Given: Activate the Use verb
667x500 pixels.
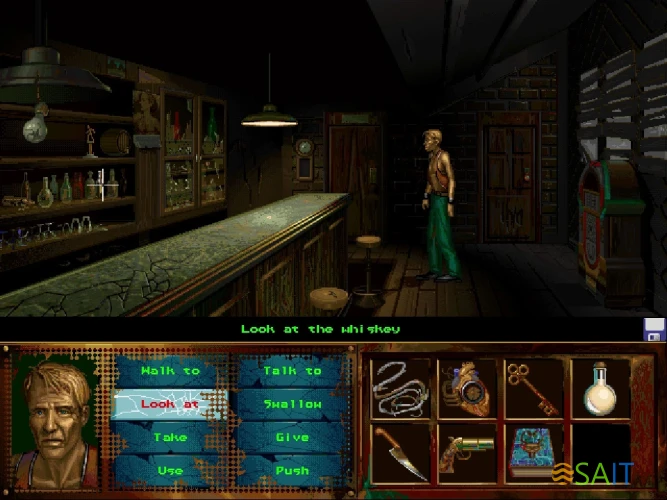Looking at the screenshot, I should coord(170,469).
